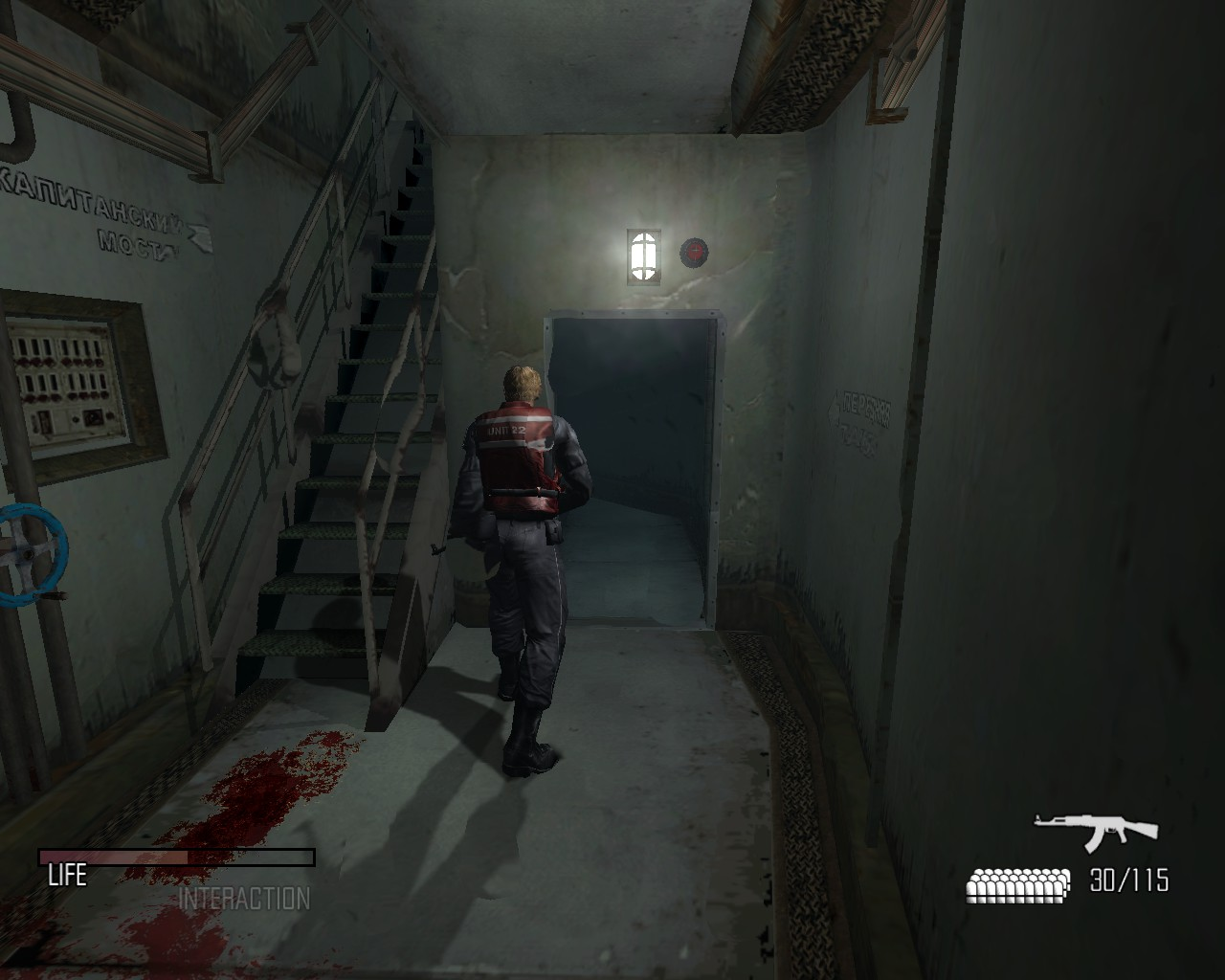Image resolution: width=1225 pixels, height=980 pixels.
Task: Click the red emblem beside the lamp
Action: coord(694,252)
